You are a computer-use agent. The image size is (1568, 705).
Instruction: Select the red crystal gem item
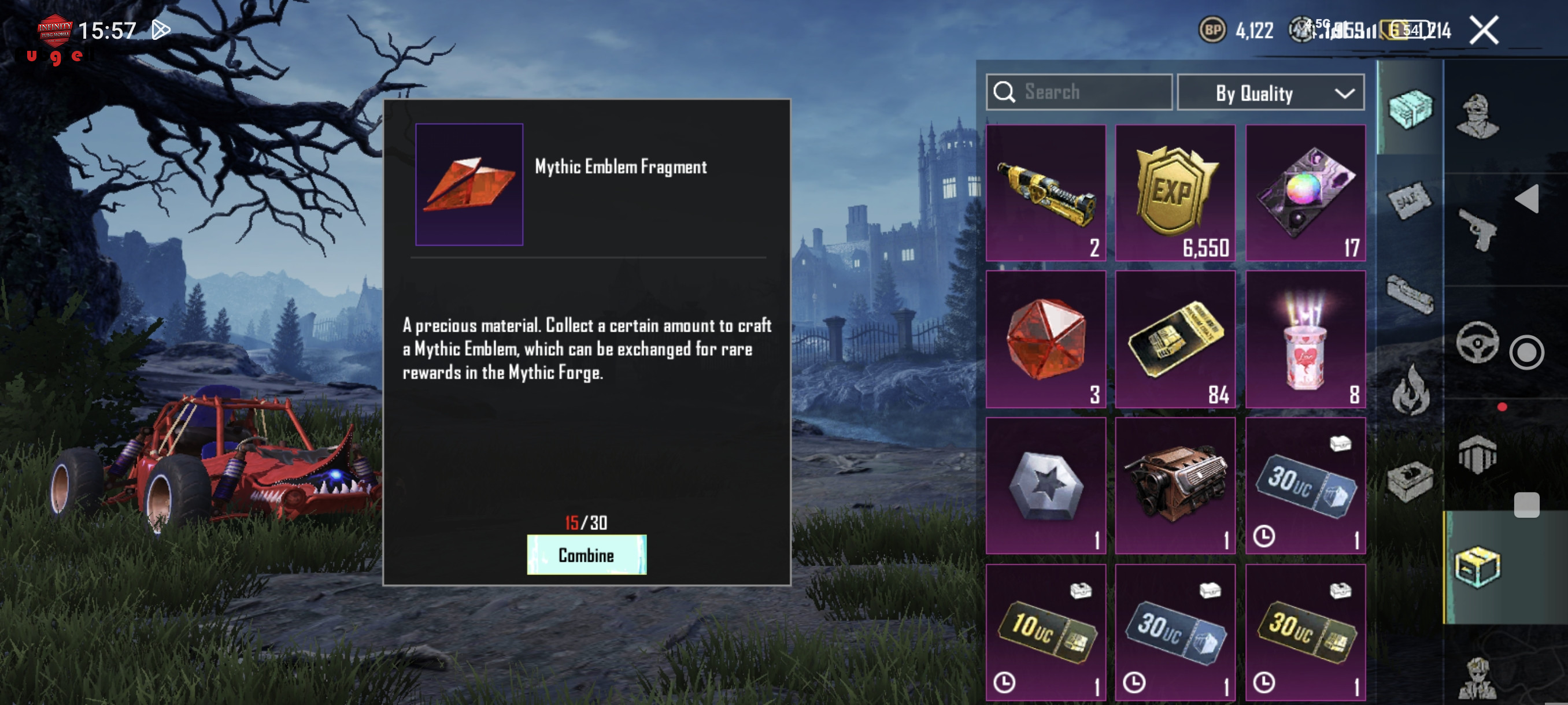pyautogui.click(x=1045, y=339)
